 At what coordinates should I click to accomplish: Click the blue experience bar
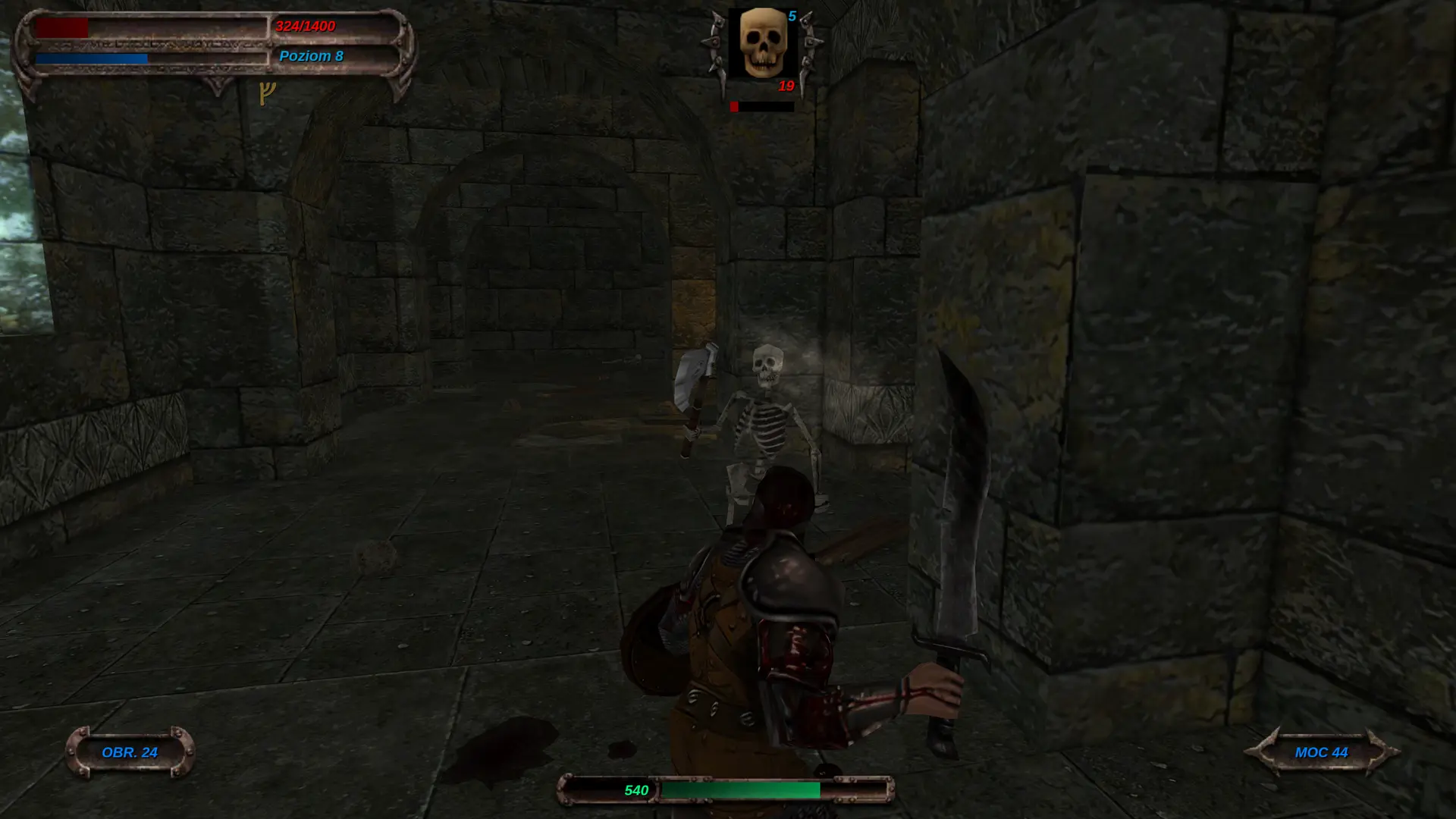click(91, 57)
